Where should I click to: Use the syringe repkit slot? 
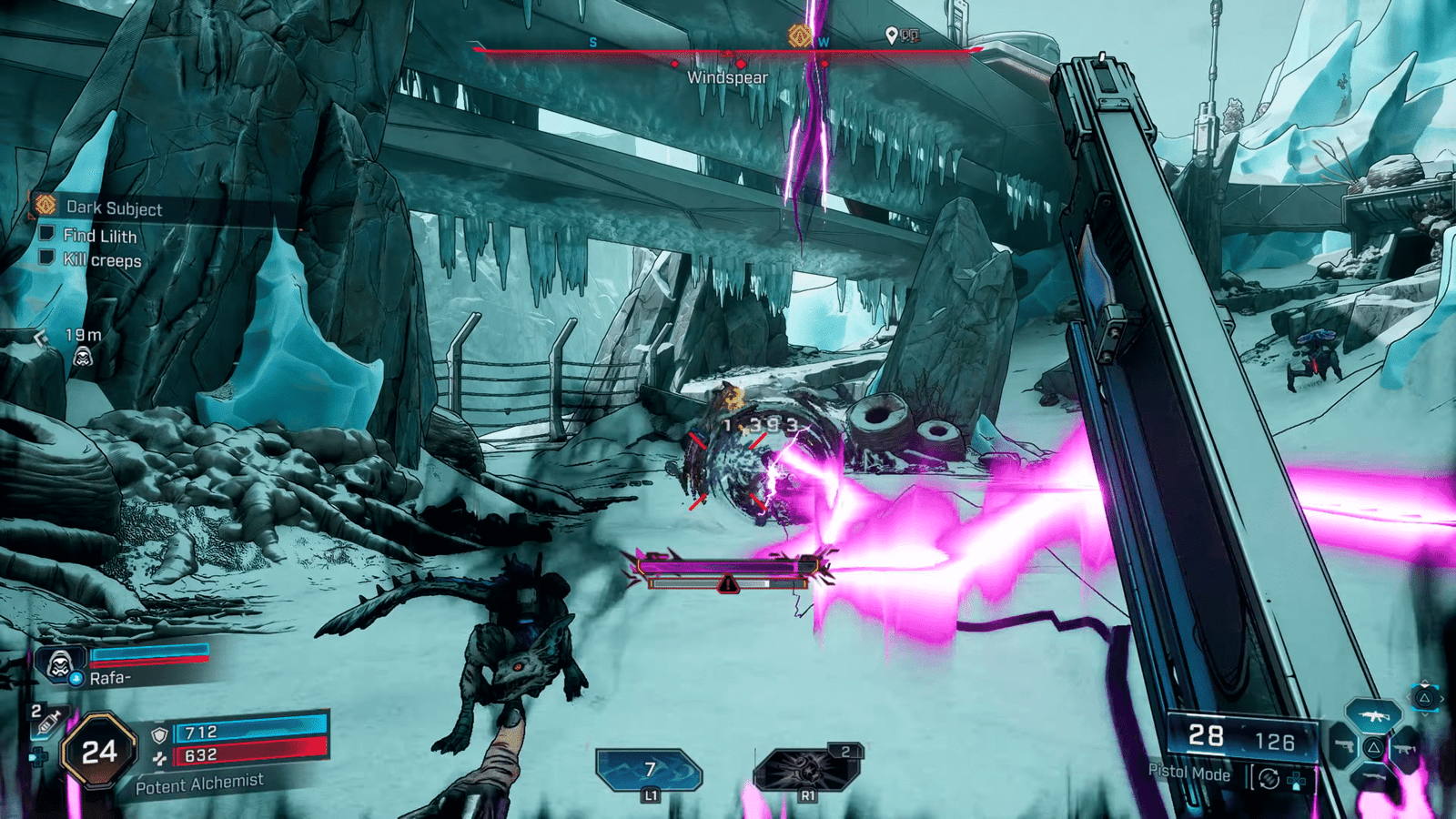pos(45,721)
